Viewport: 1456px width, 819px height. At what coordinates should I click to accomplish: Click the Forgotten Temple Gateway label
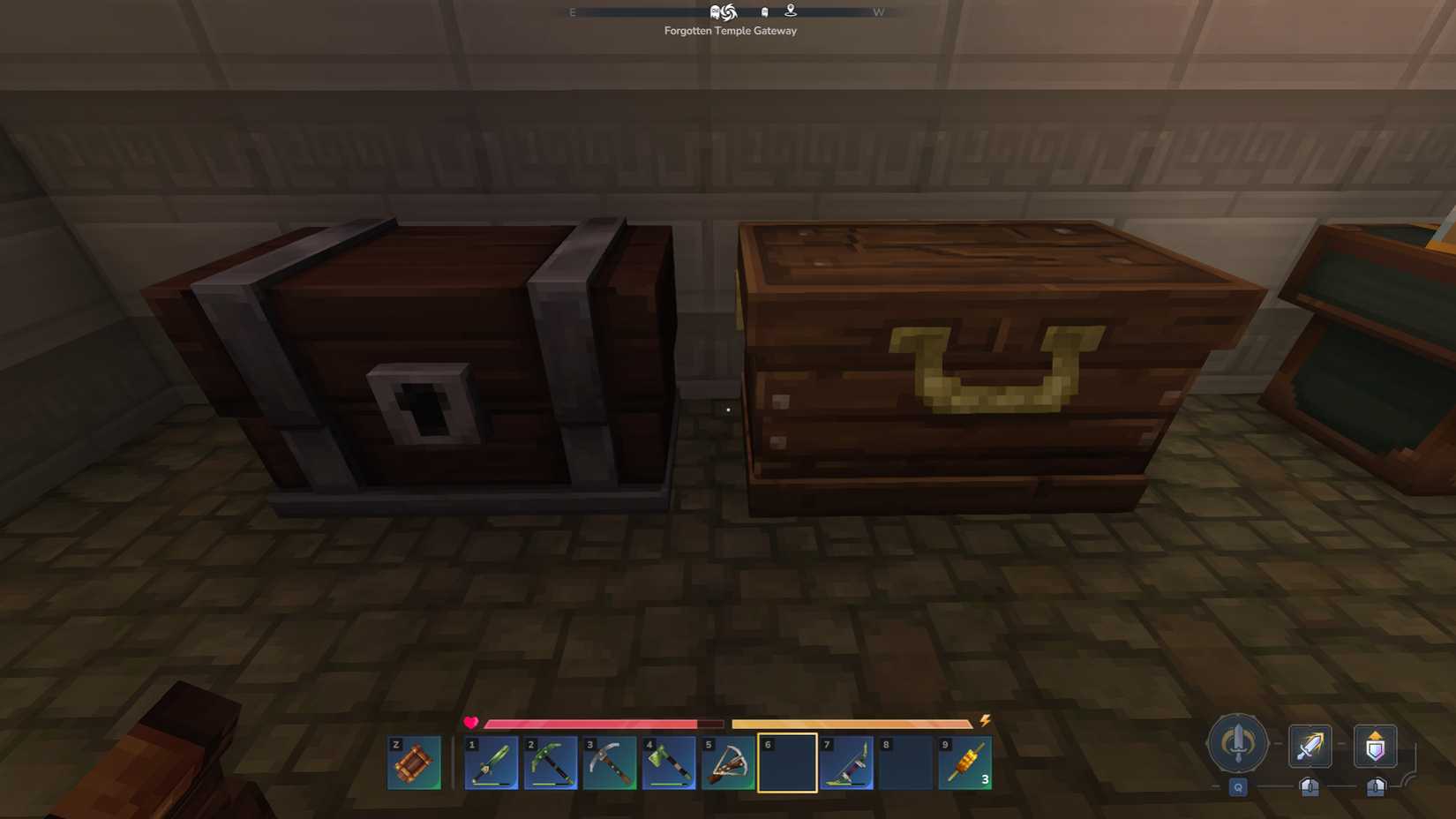730,30
